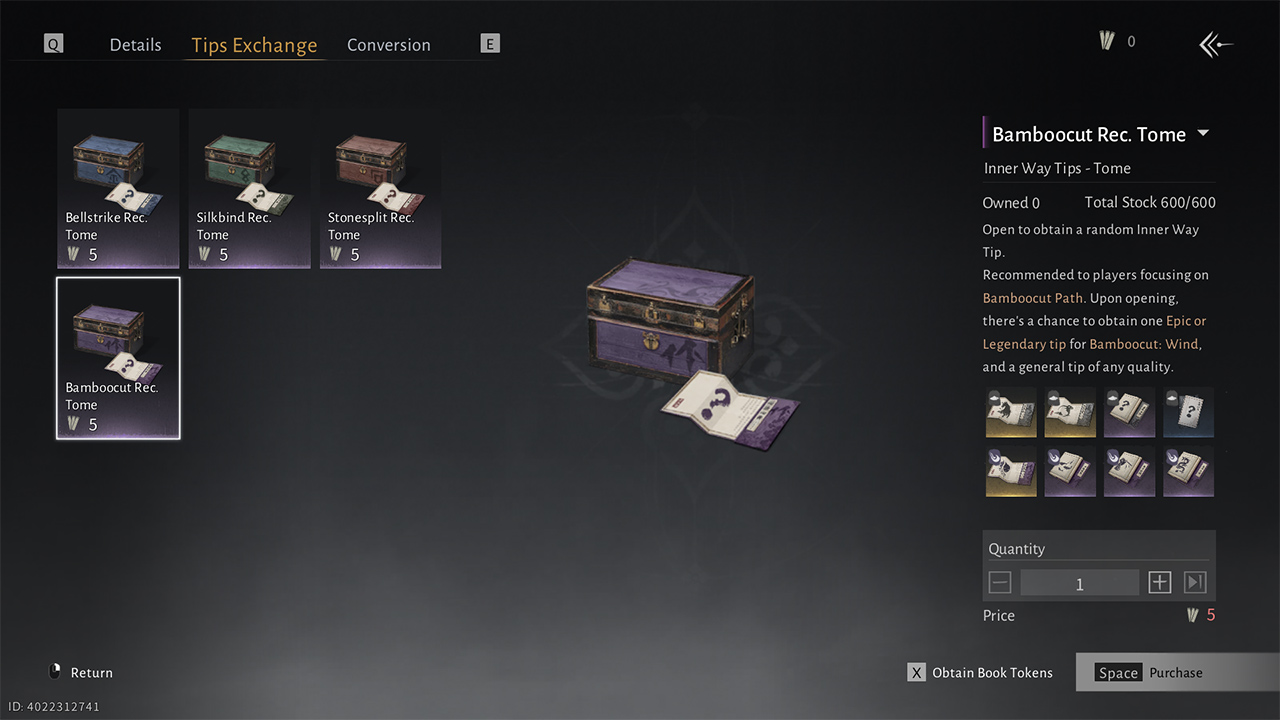This screenshot has width=1280, height=720.
Task: Open the Tips Exchange tab
Action: click(x=254, y=45)
